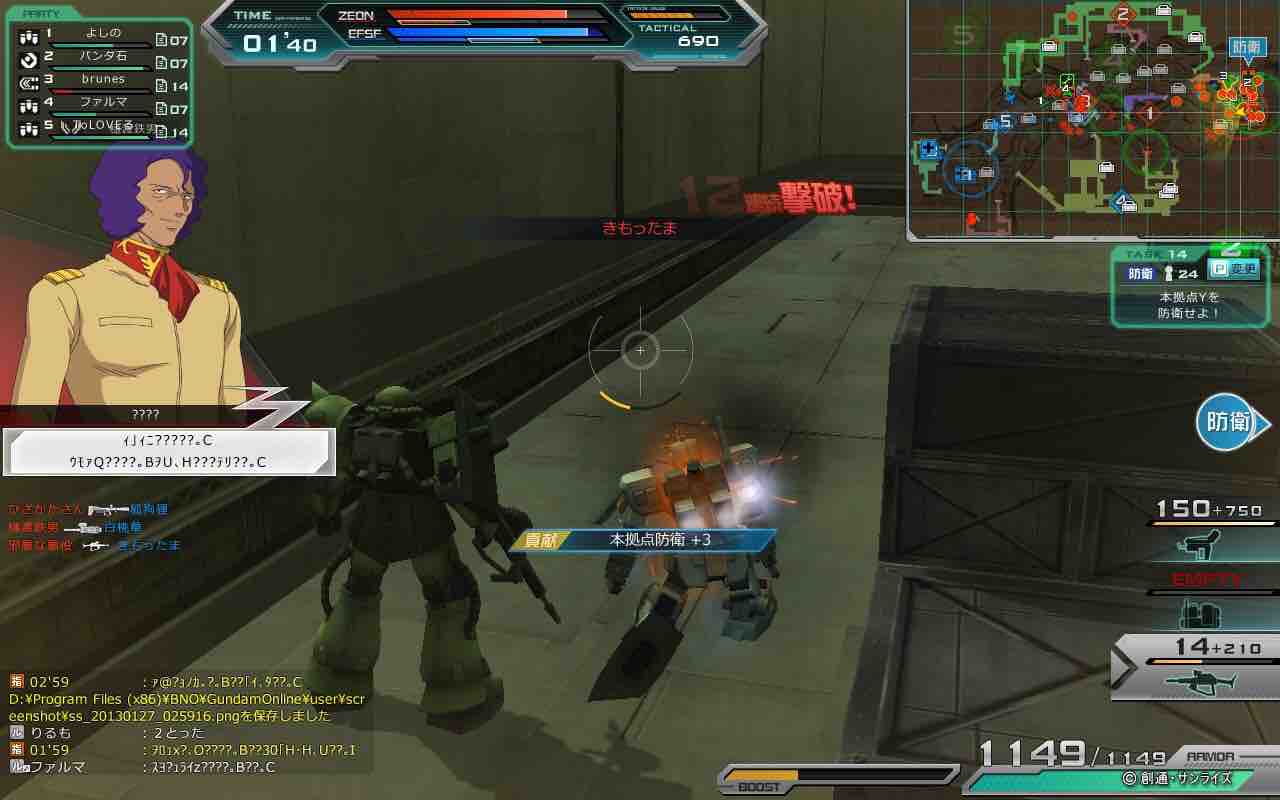Click the 本拠点Yを防衛せよ task description
This screenshot has width=1280, height=800.
(1189, 305)
